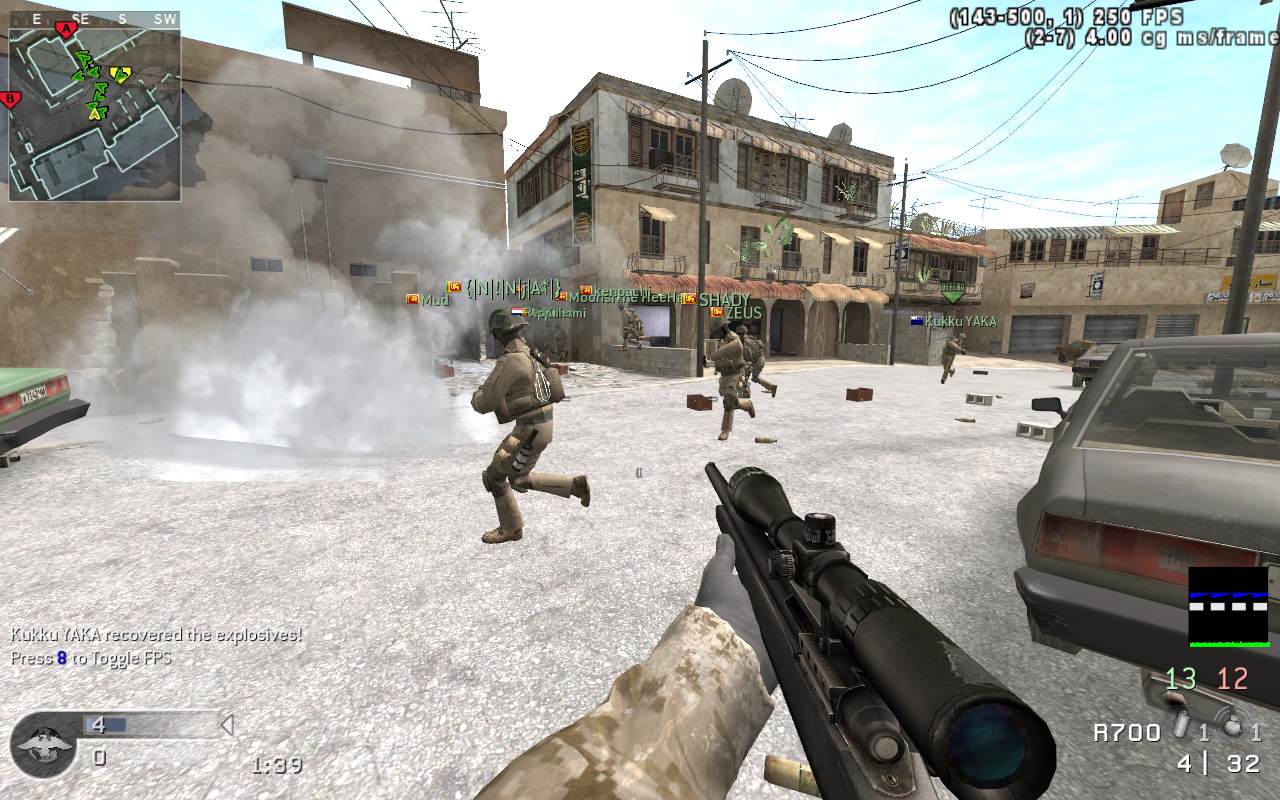1280x800 pixels.
Task: Select the red B objective marker on minimap
Action: coord(11,98)
